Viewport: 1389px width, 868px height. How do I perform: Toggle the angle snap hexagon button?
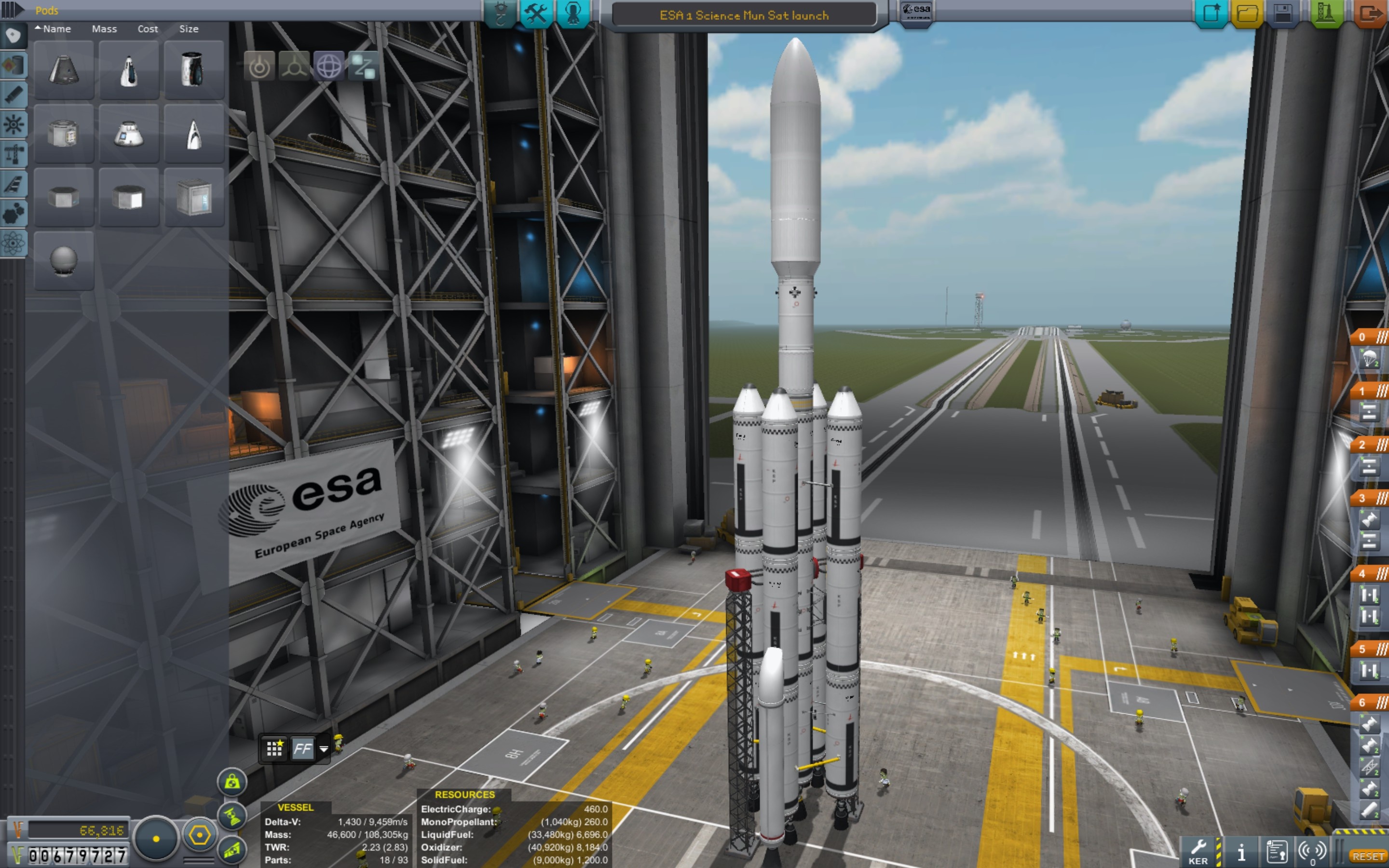pos(199,835)
